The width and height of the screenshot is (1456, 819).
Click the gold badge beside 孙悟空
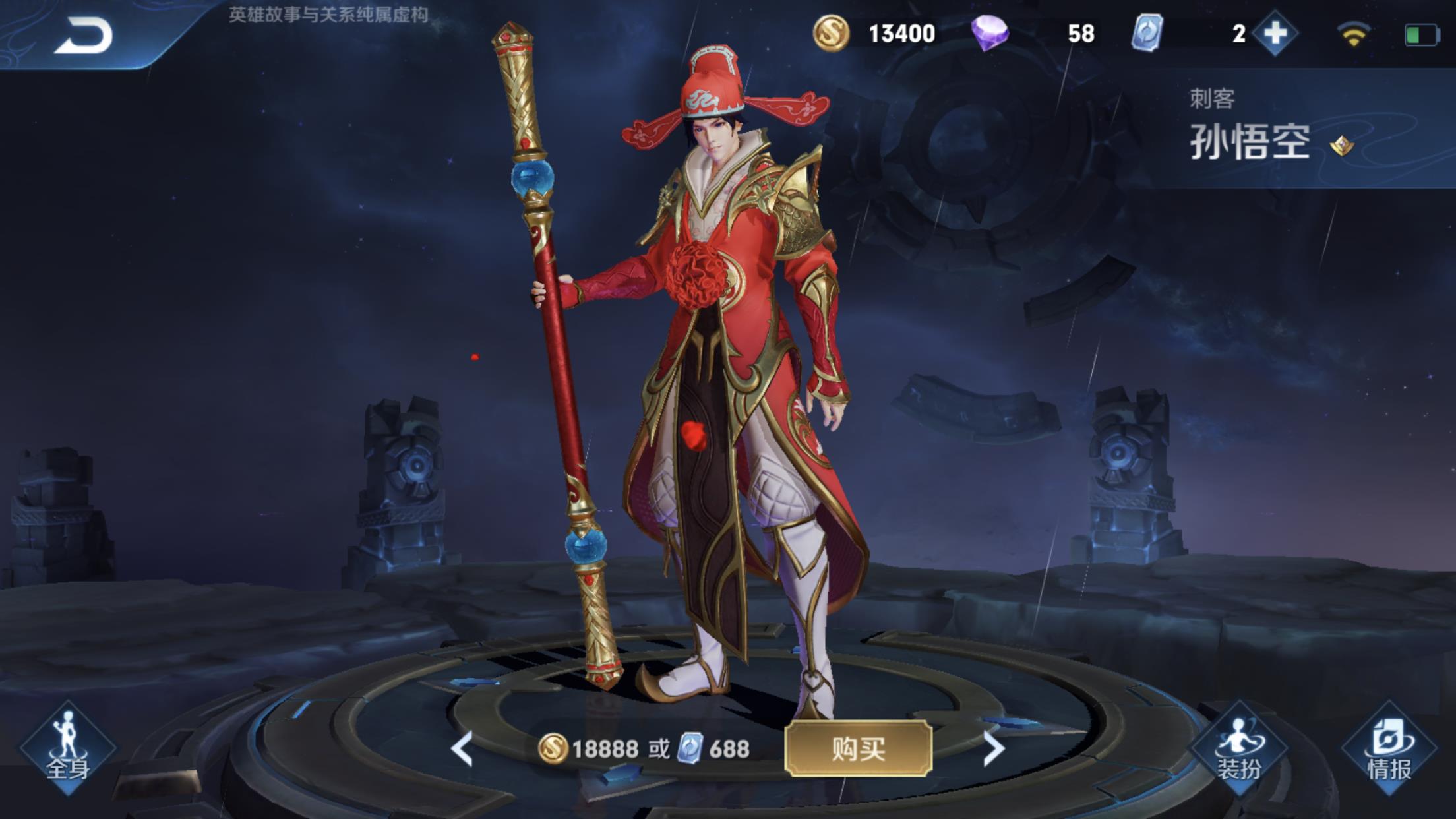pos(1341,145)
